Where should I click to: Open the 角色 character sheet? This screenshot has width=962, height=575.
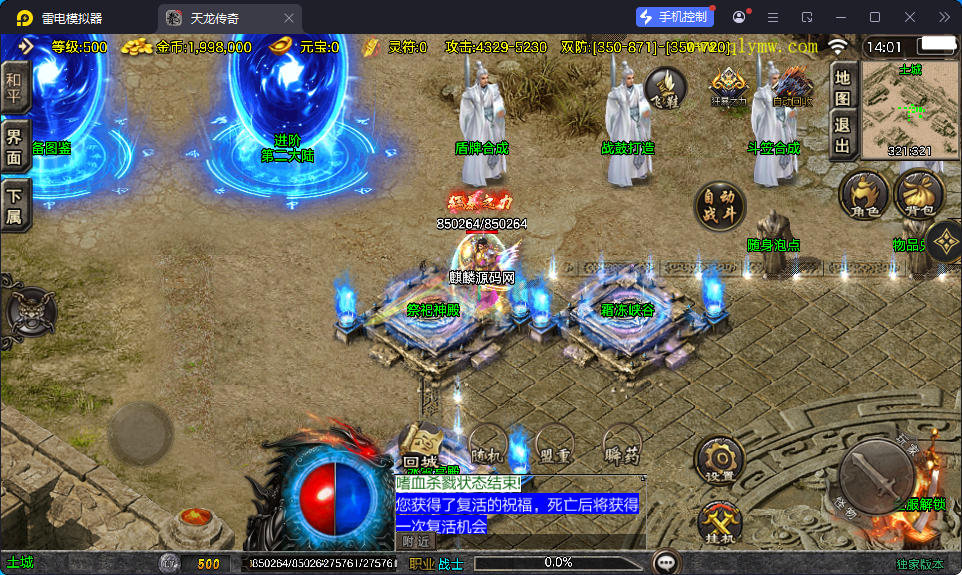point(864,194)
